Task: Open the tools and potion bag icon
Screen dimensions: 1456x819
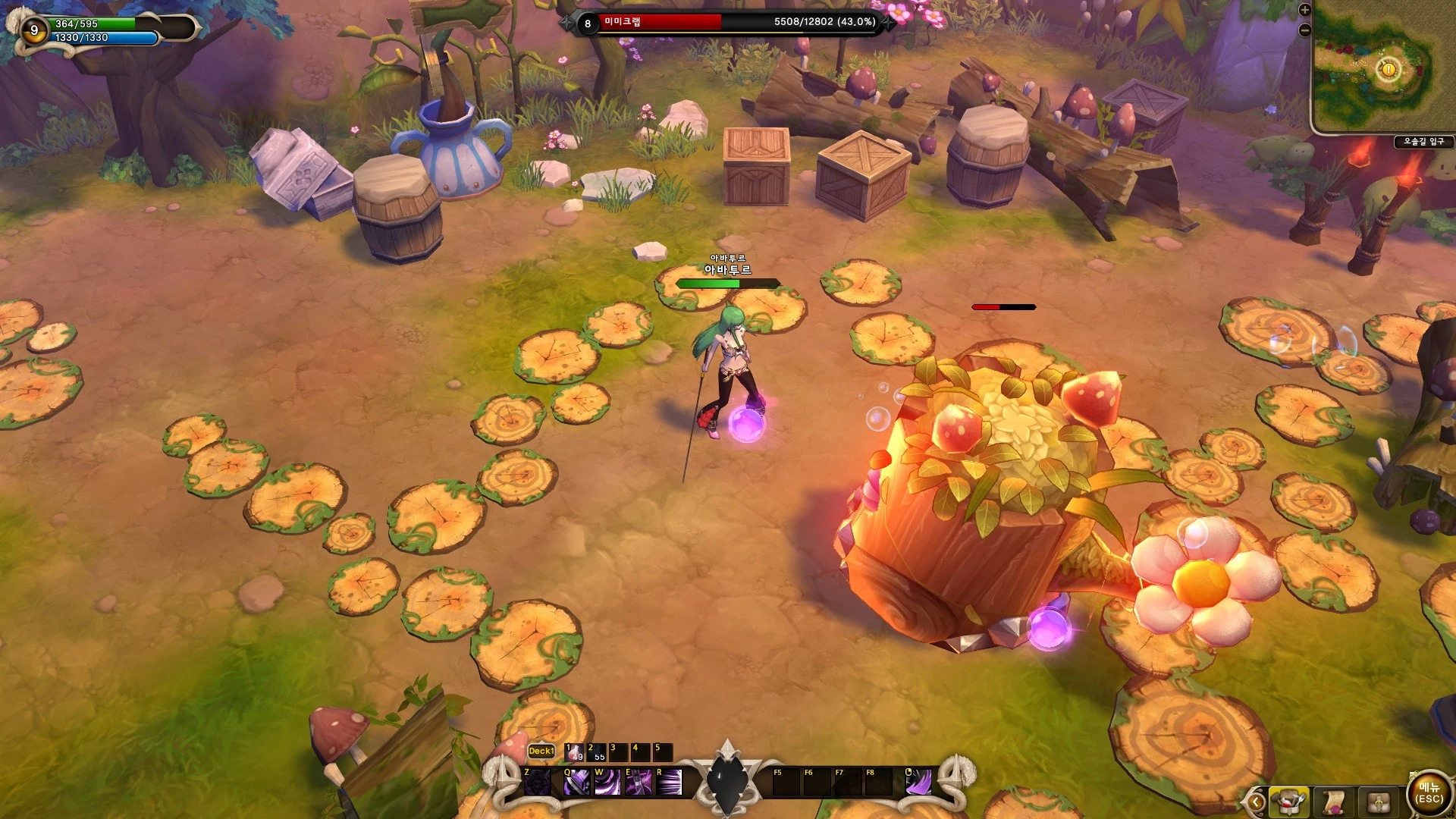Action: click(x=1288, y=801)
